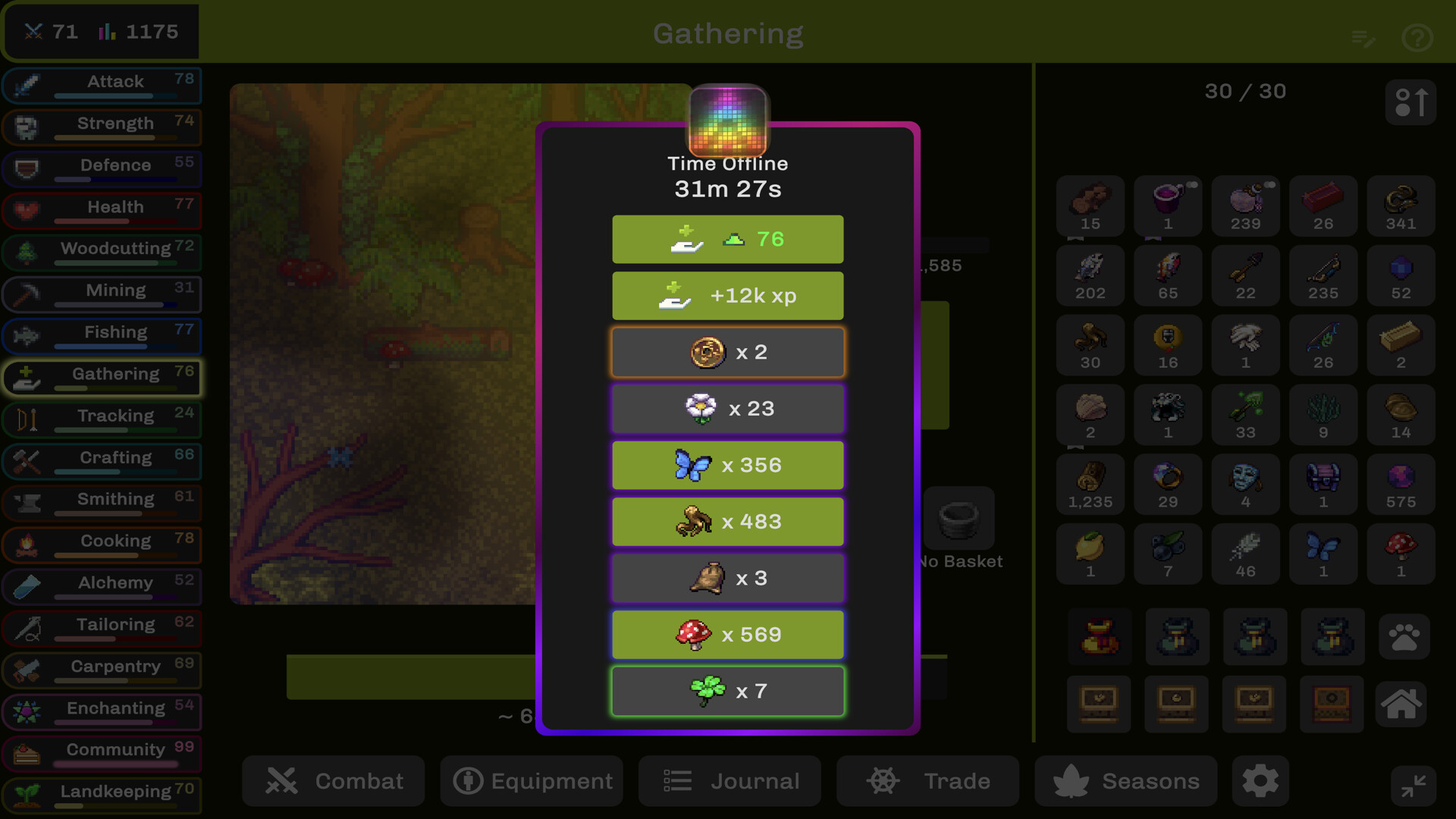Select the Woodcutting skill
Image resolution: width=1456 pixels, height=819 pixels.
pyautogui.click(x=102, y=251)
